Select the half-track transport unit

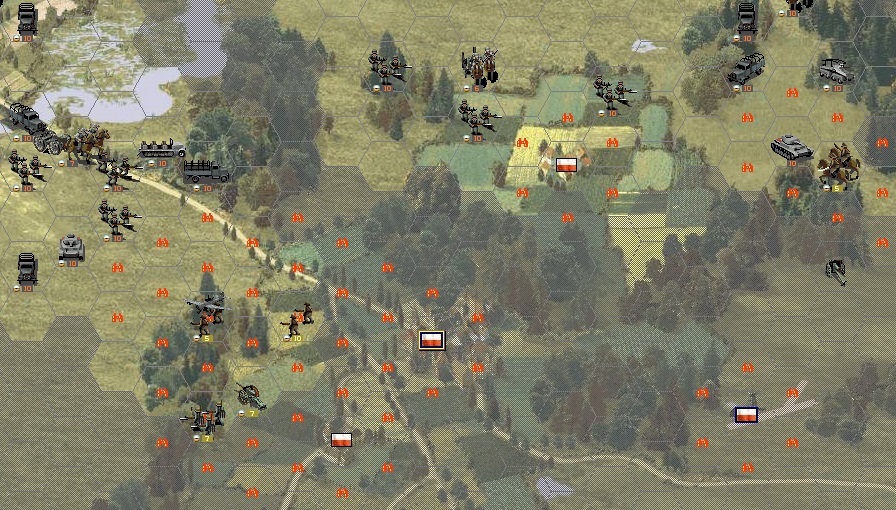pos(162,150)
